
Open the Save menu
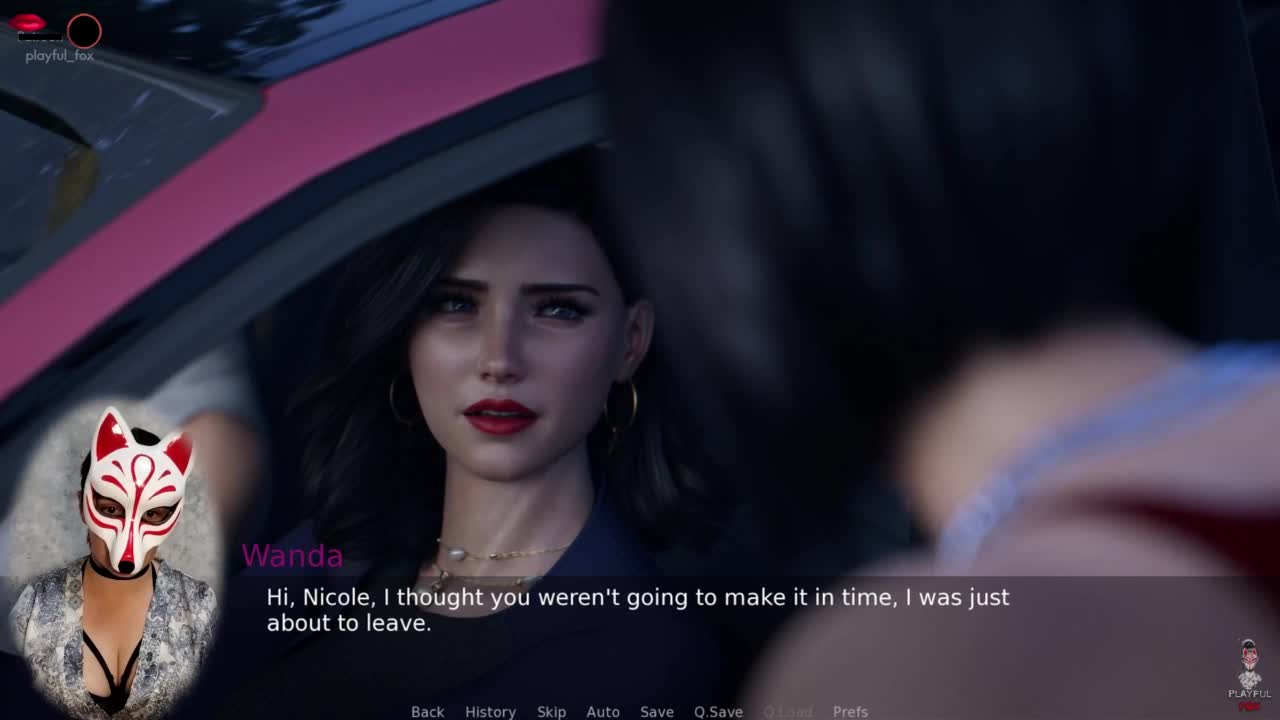pyautogui.click(x=657, y=711)
